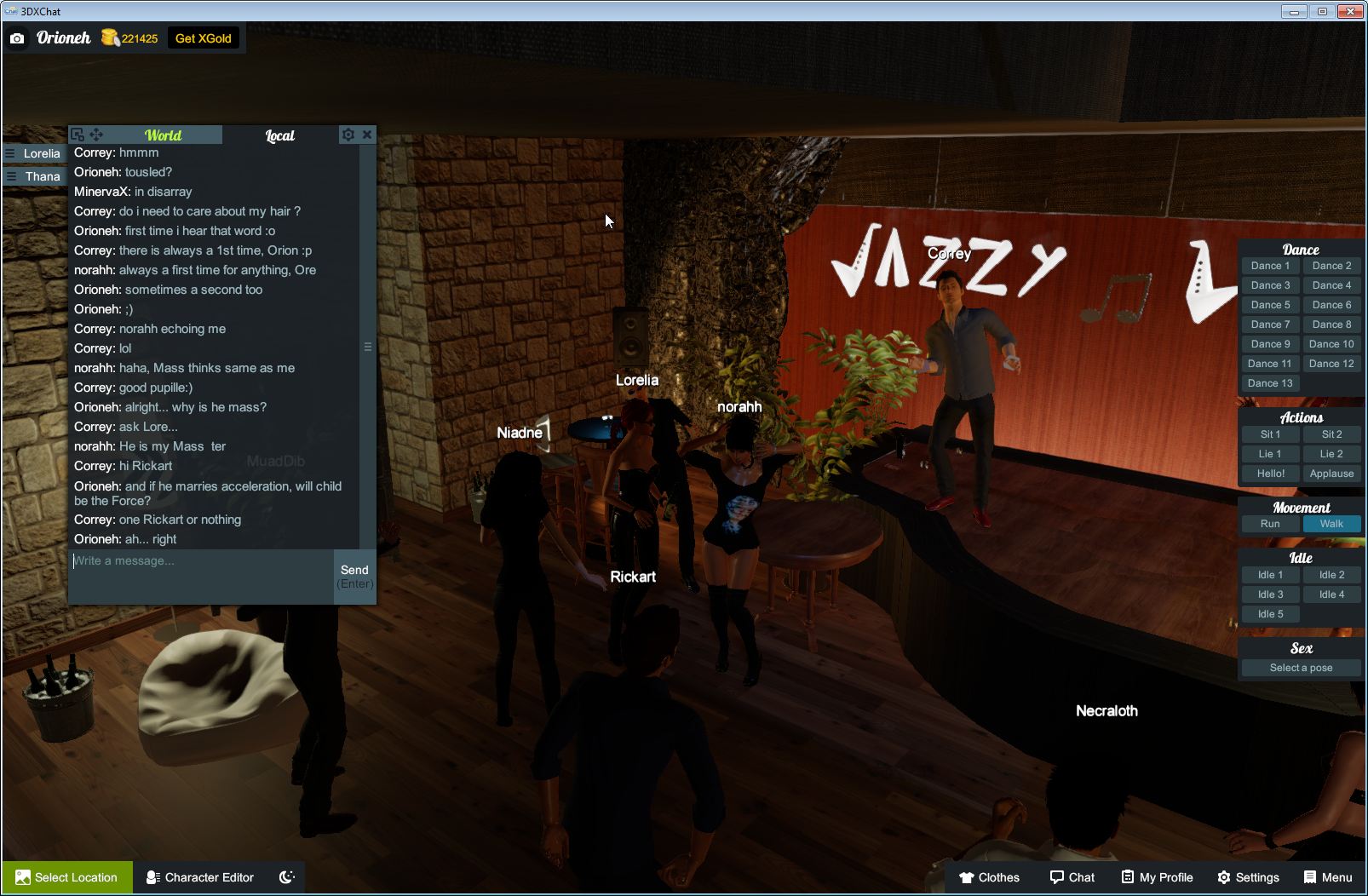
Task: Click the Get XGold button
Action: point(204,37)
